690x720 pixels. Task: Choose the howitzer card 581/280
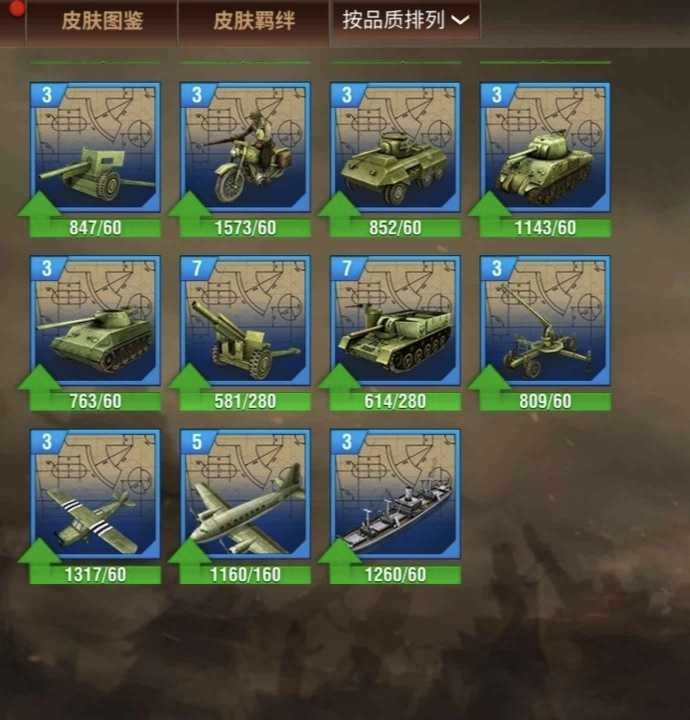(245, 323)
